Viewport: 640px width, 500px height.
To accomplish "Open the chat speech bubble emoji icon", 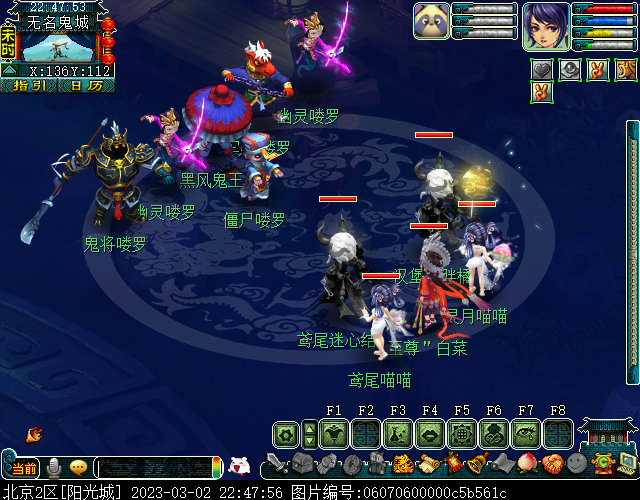I will tap(77, 467).
